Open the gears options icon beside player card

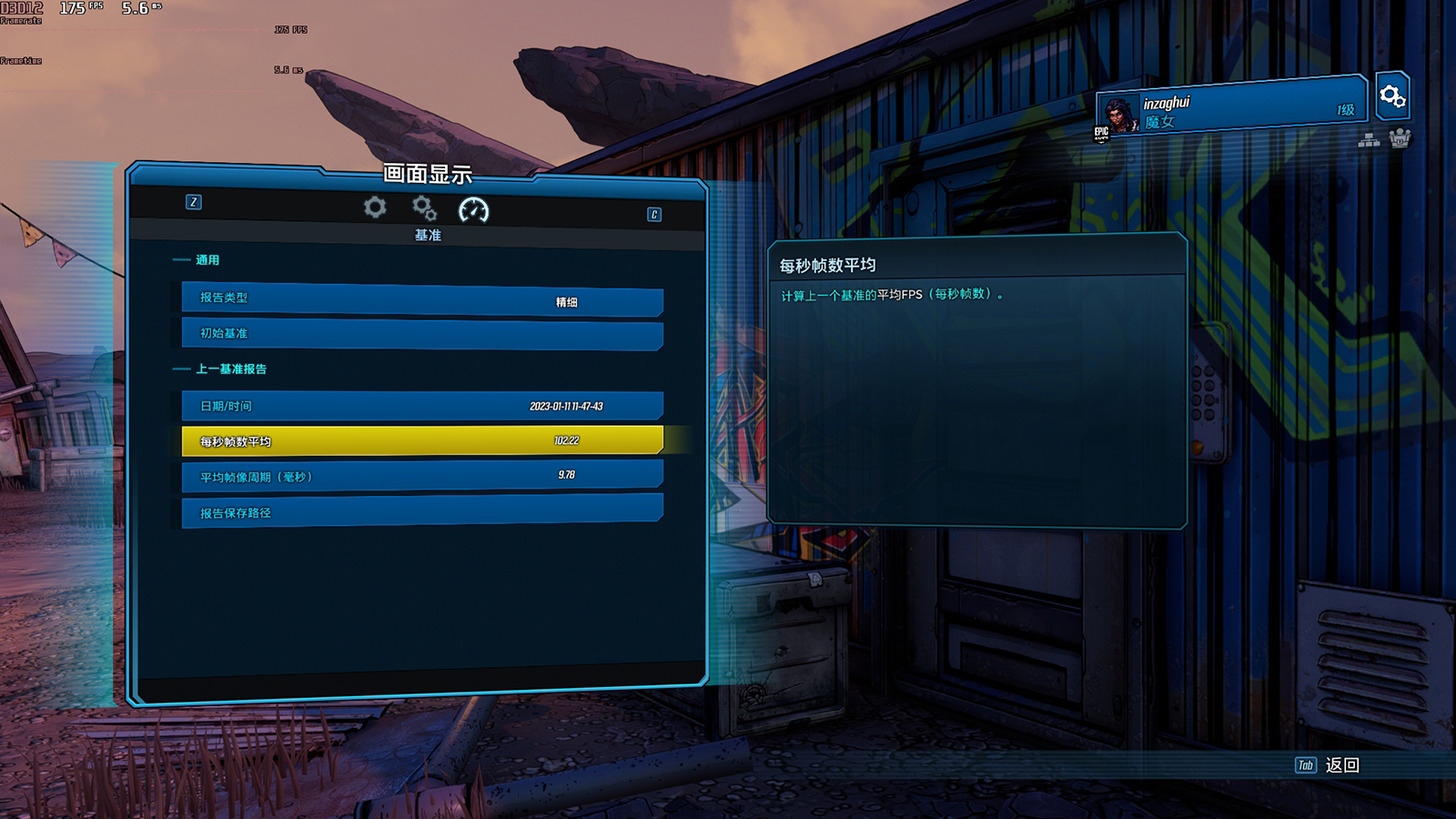[1392, 96]
